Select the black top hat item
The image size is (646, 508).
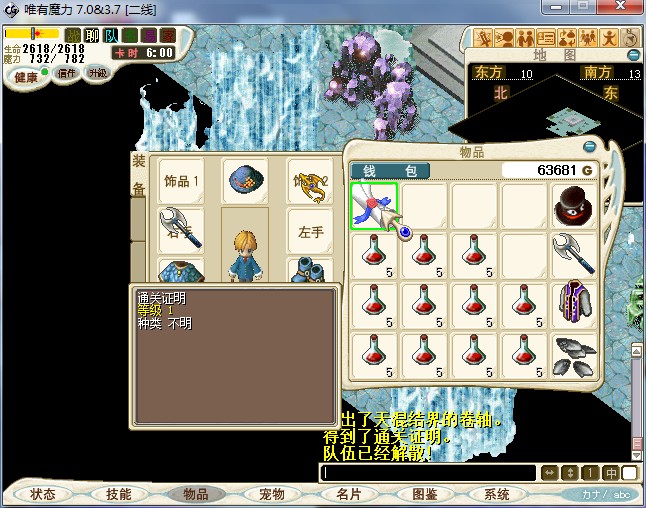coord(574,206)
